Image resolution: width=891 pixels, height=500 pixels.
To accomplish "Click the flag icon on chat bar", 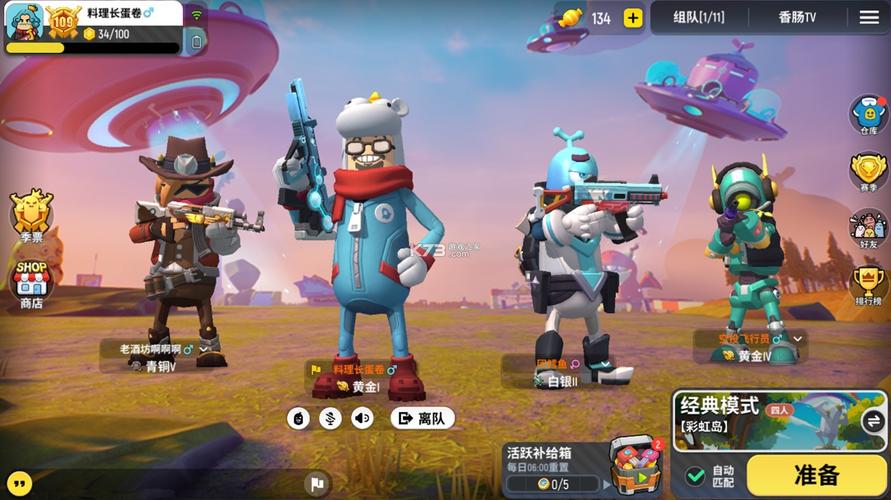I will pyautogui.click(x=317, y=483).
